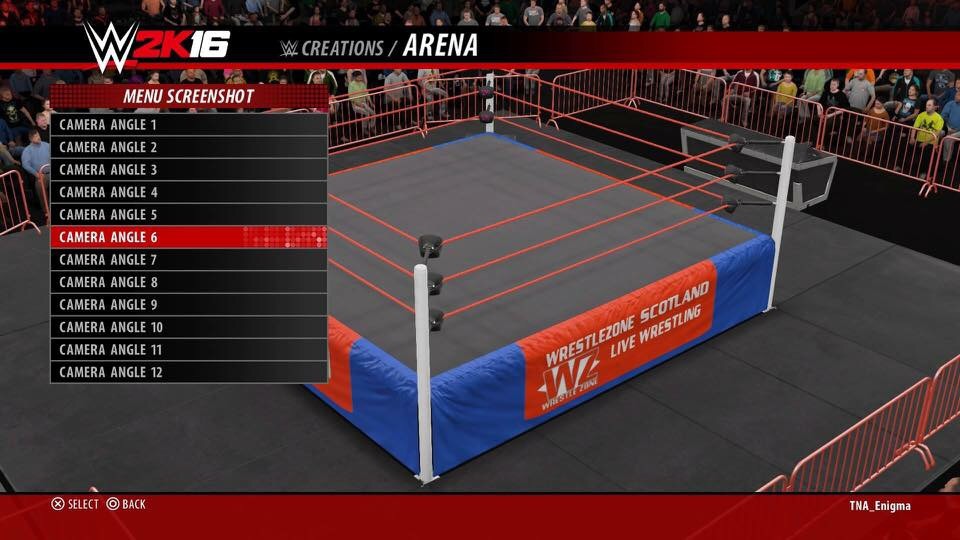Click the highlighted Camera Angle 6 entry
This screenshot has height=540, width=960.
click(189, 237)
